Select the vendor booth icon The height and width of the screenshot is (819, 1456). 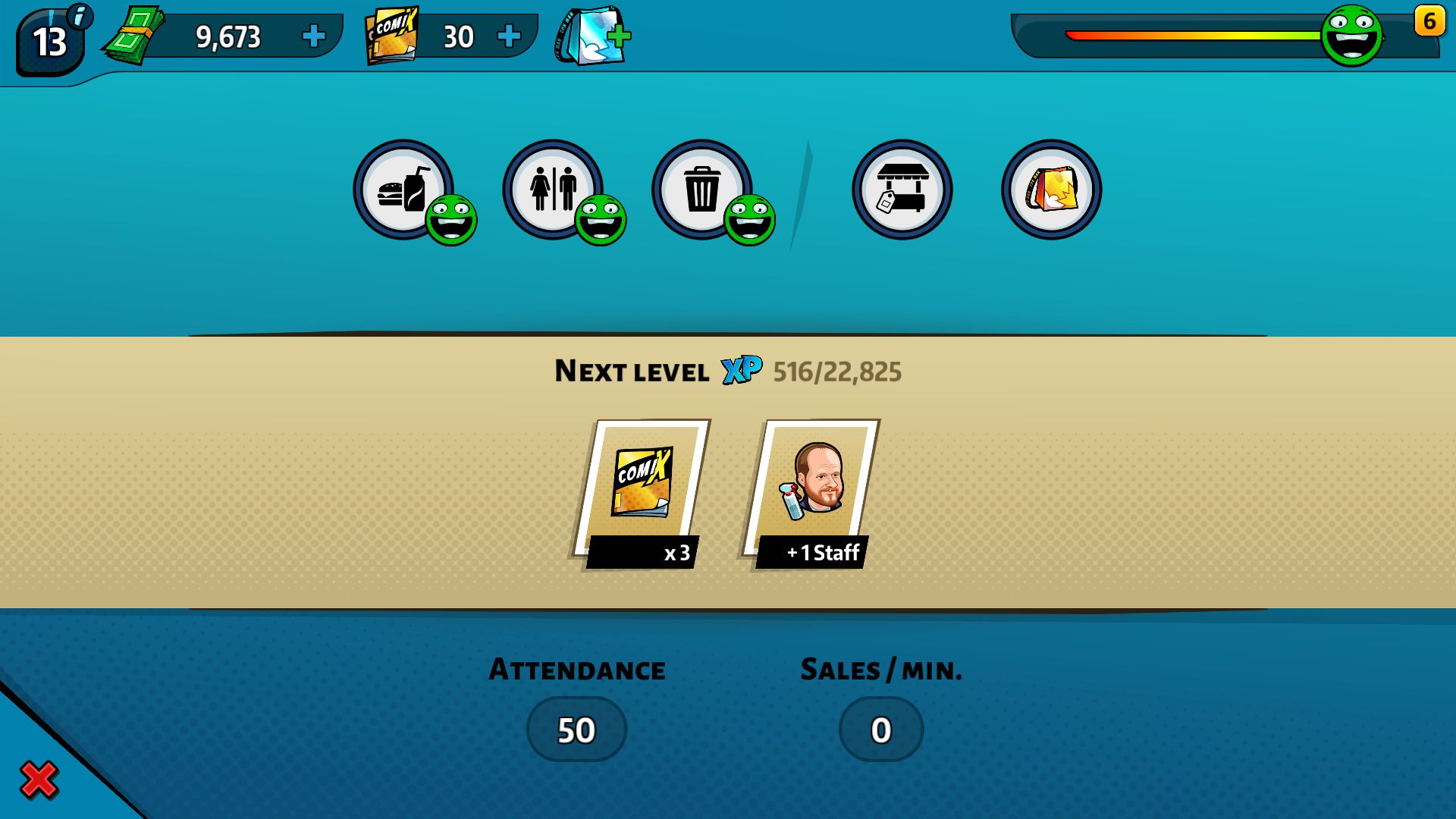coord(902,188)
